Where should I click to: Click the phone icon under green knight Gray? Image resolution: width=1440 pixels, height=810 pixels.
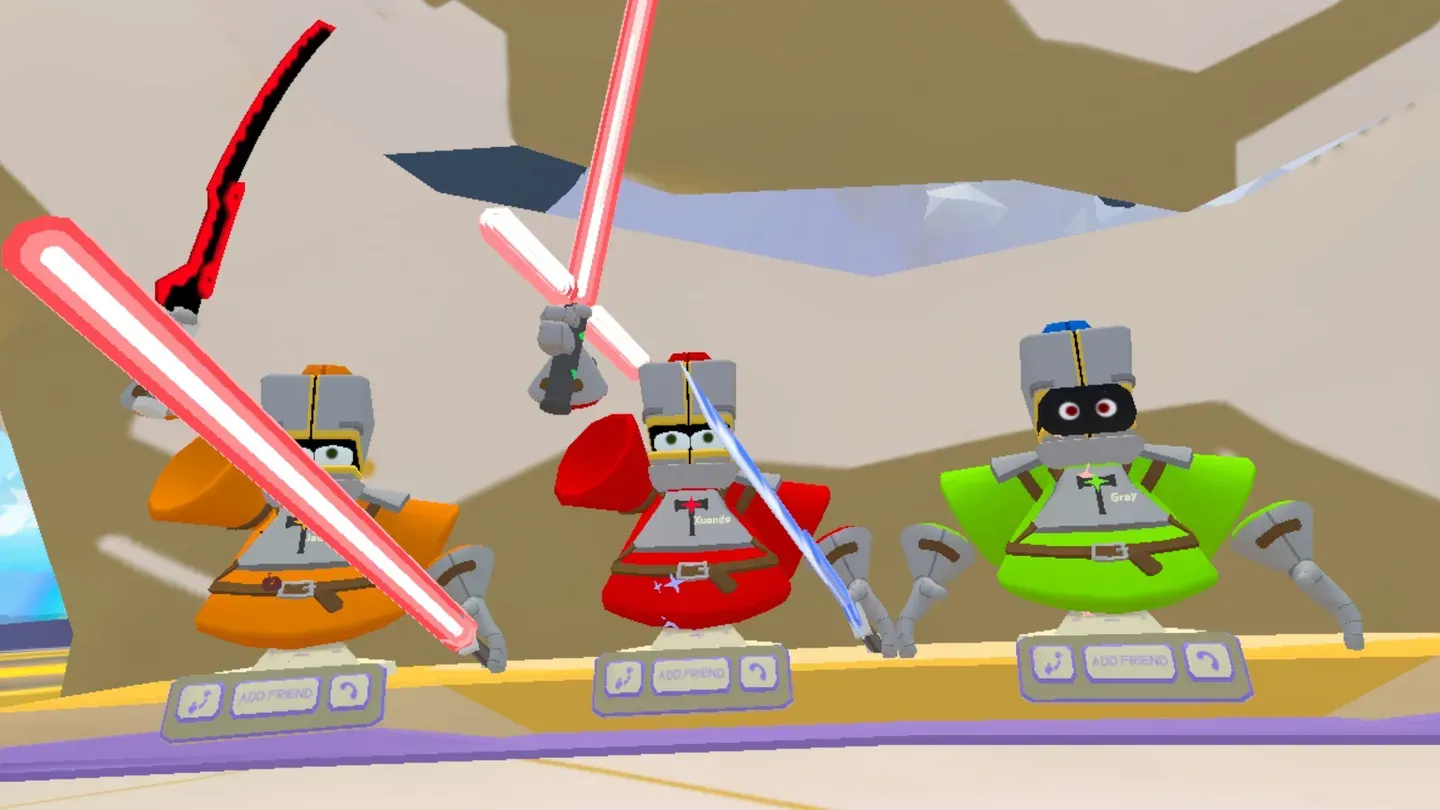[x=1207, y=661]
